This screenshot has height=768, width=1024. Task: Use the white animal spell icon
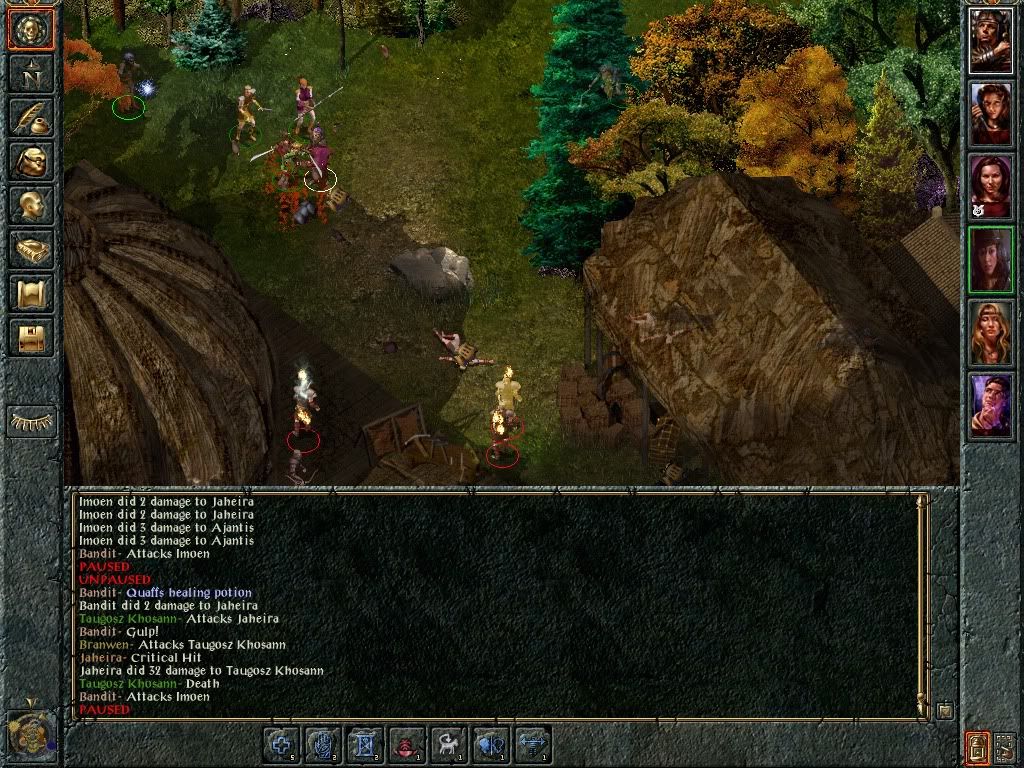pyautogui.click(x=450, y=745)
